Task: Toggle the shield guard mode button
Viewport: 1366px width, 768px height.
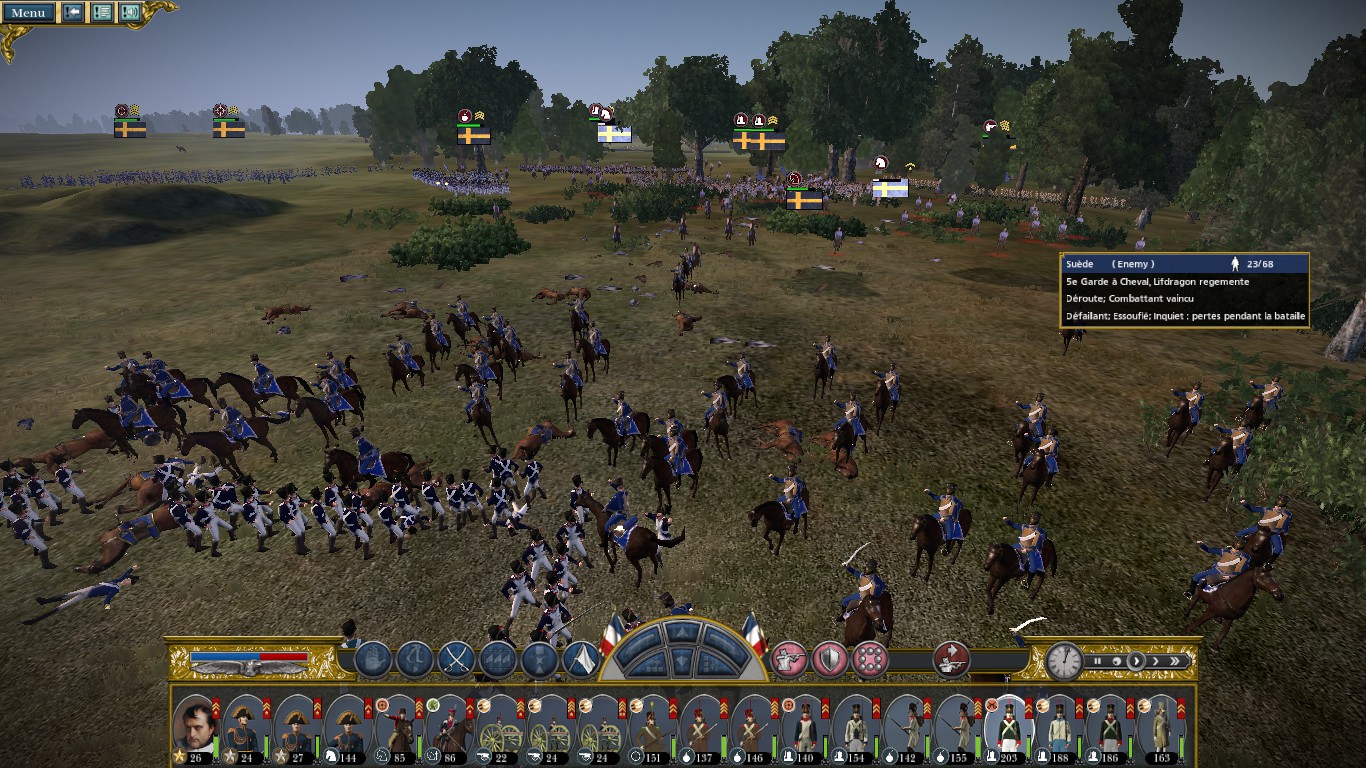Action: tap(829, 660)
